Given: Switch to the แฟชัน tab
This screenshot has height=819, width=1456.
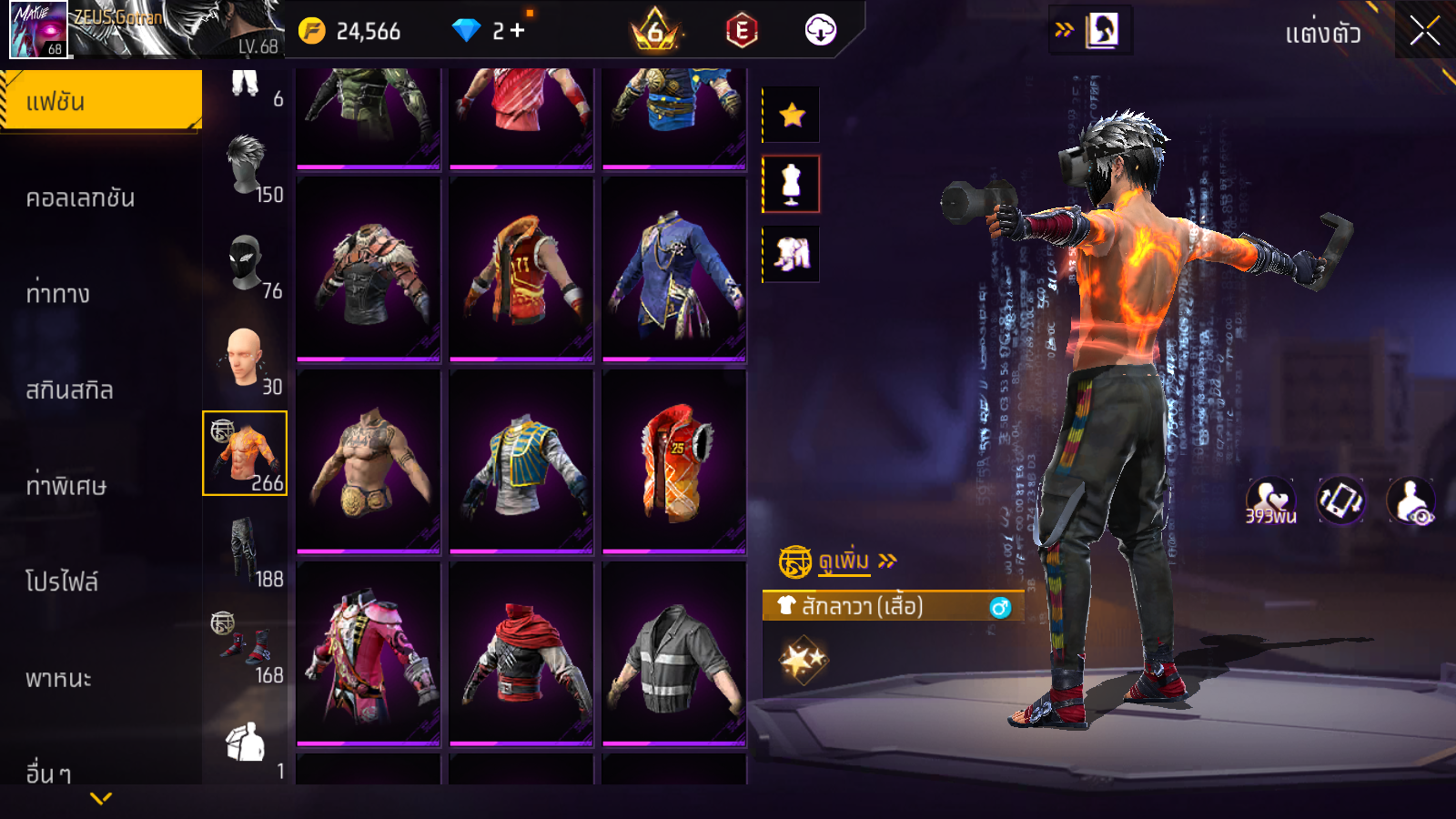Looking at the screenshot, I should [x=101, y=101].
